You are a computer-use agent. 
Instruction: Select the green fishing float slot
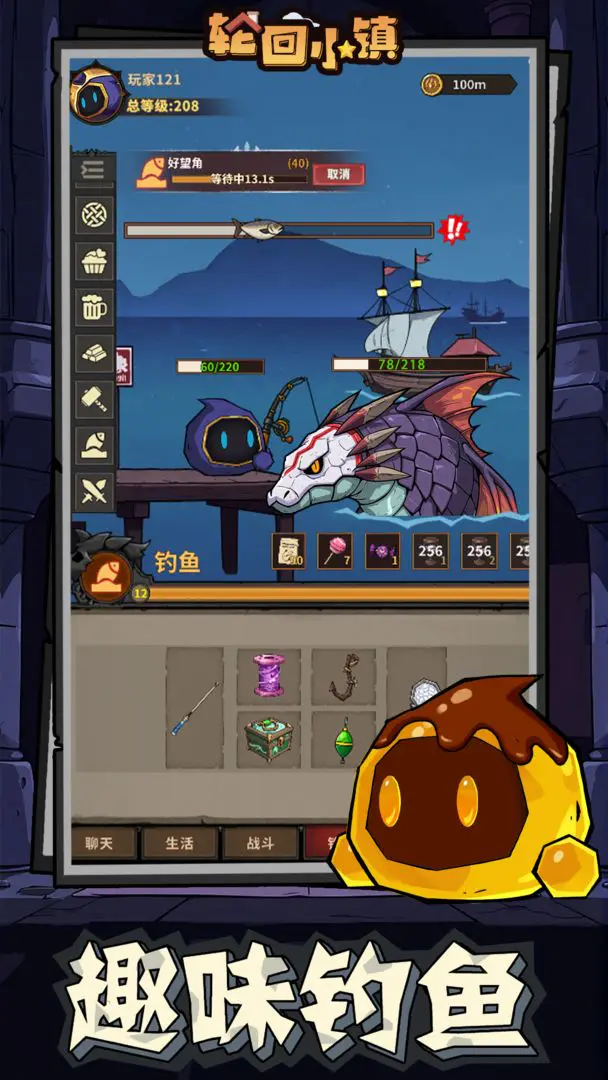click(343, 741)
